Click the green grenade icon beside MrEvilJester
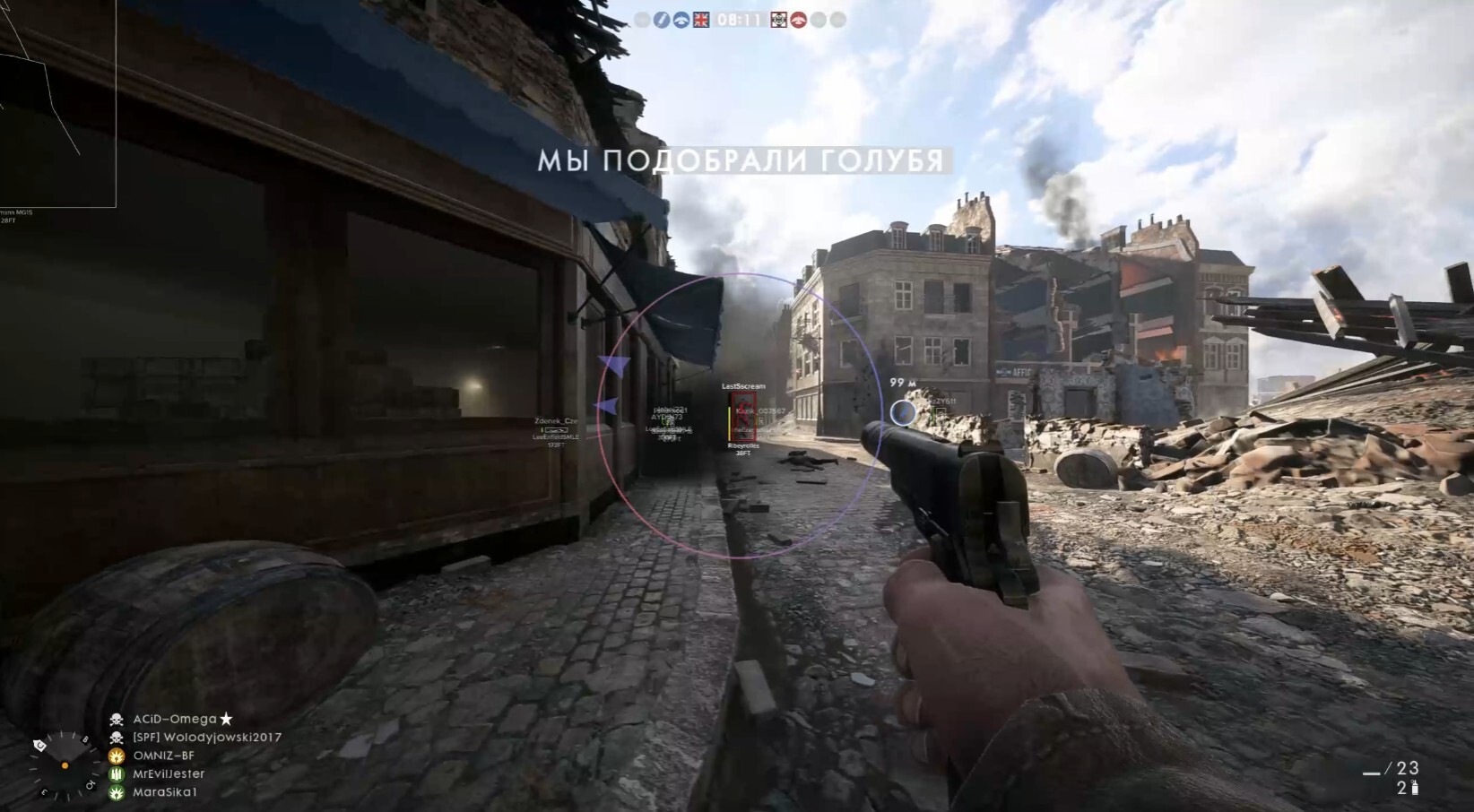The width and height of the screenshot is (1474, 812). pyautogui.click(x=116, y=774)
